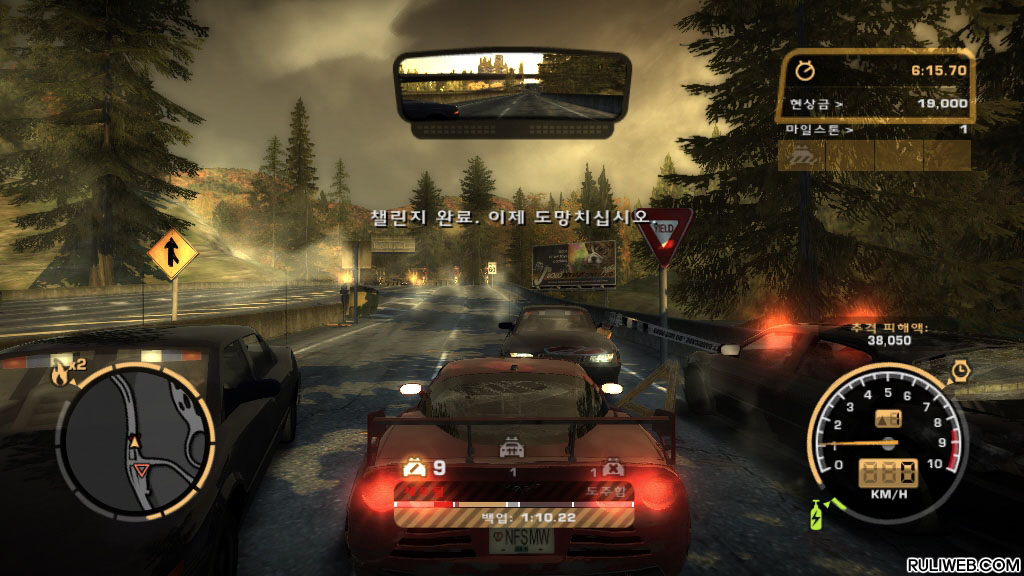Activate the green nitrous bottle icon

[814, 512]
